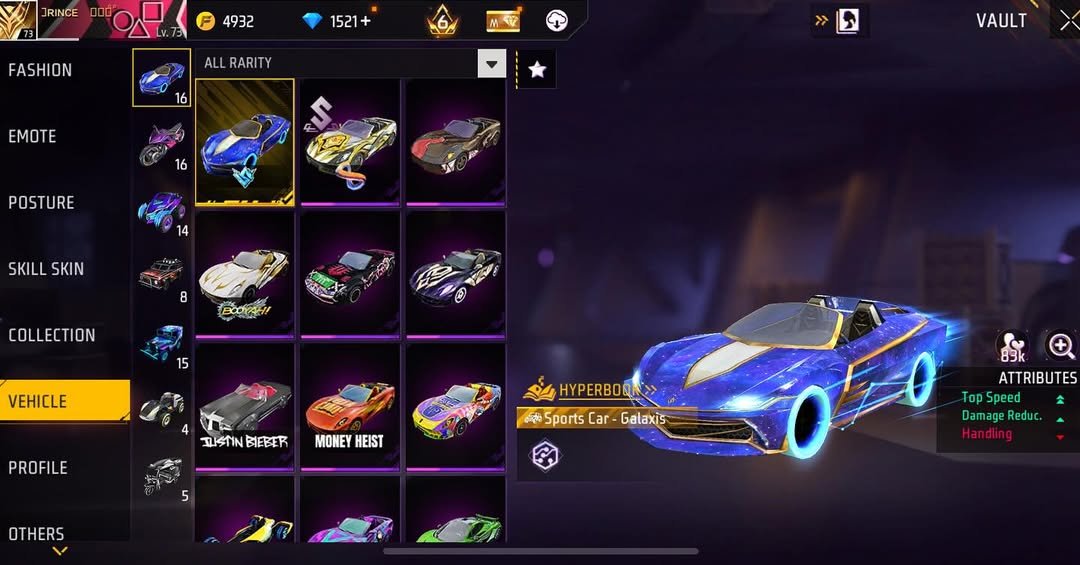
Task: Open the All Rarity dropdown
Action: [x=491, y=64]
